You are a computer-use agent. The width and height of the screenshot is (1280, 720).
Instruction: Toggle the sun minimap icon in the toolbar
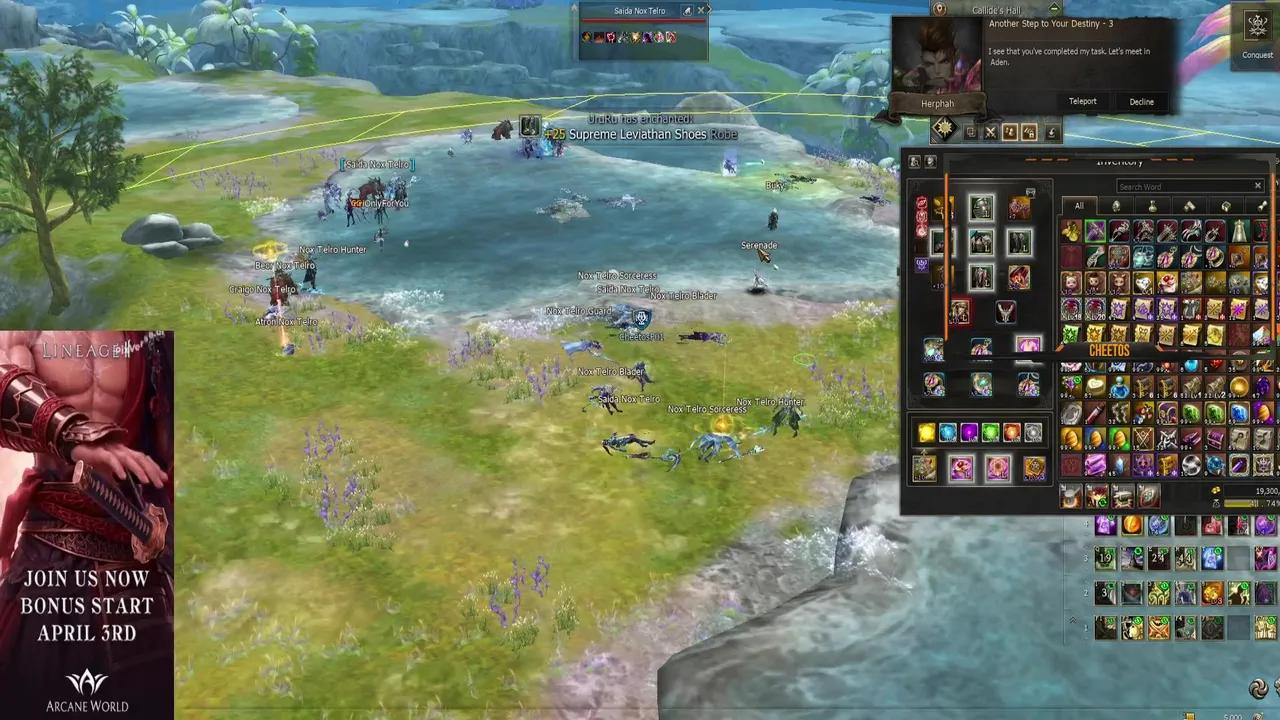point(944,130)
